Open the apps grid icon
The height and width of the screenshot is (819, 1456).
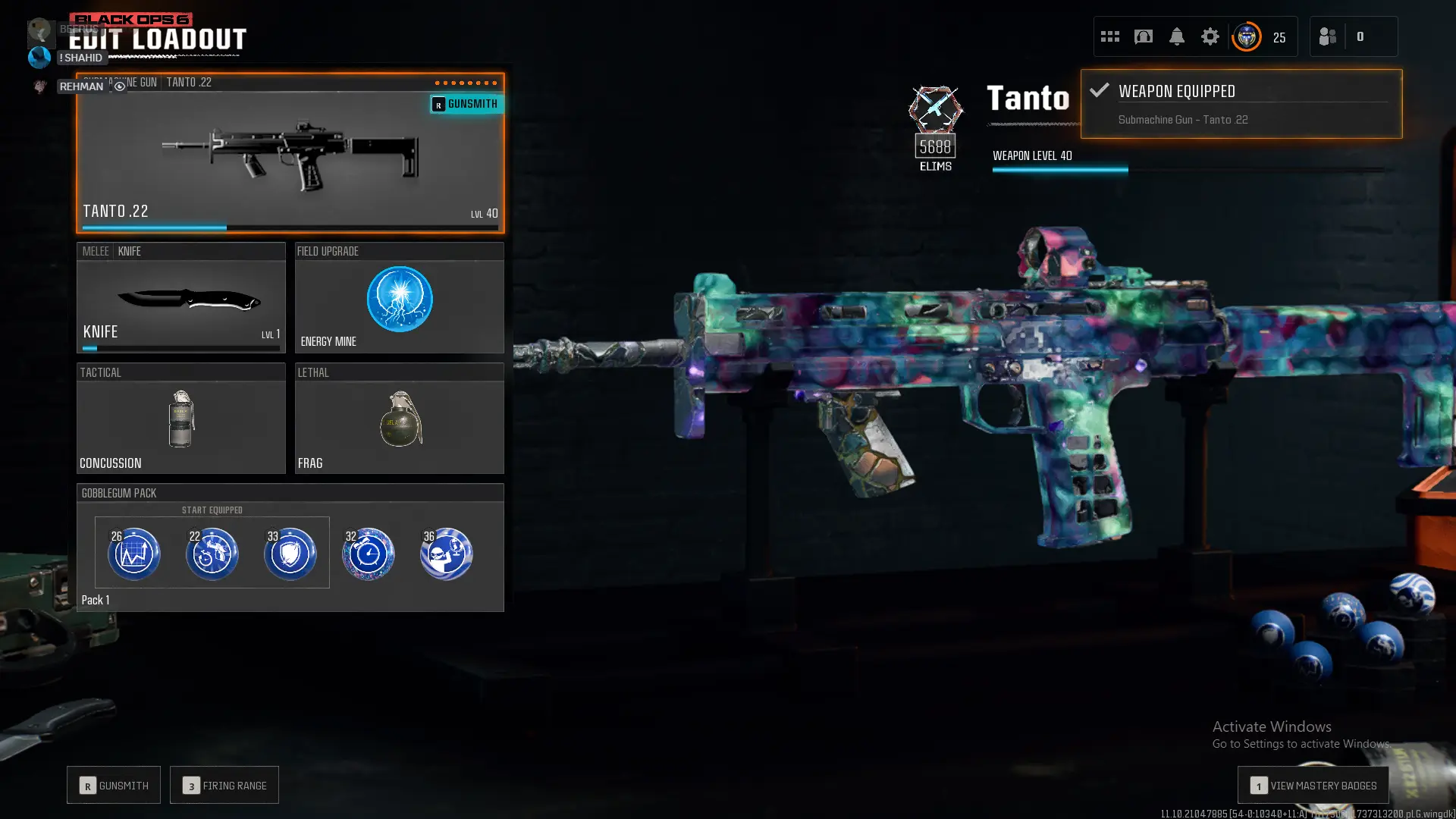point(1109,36)
